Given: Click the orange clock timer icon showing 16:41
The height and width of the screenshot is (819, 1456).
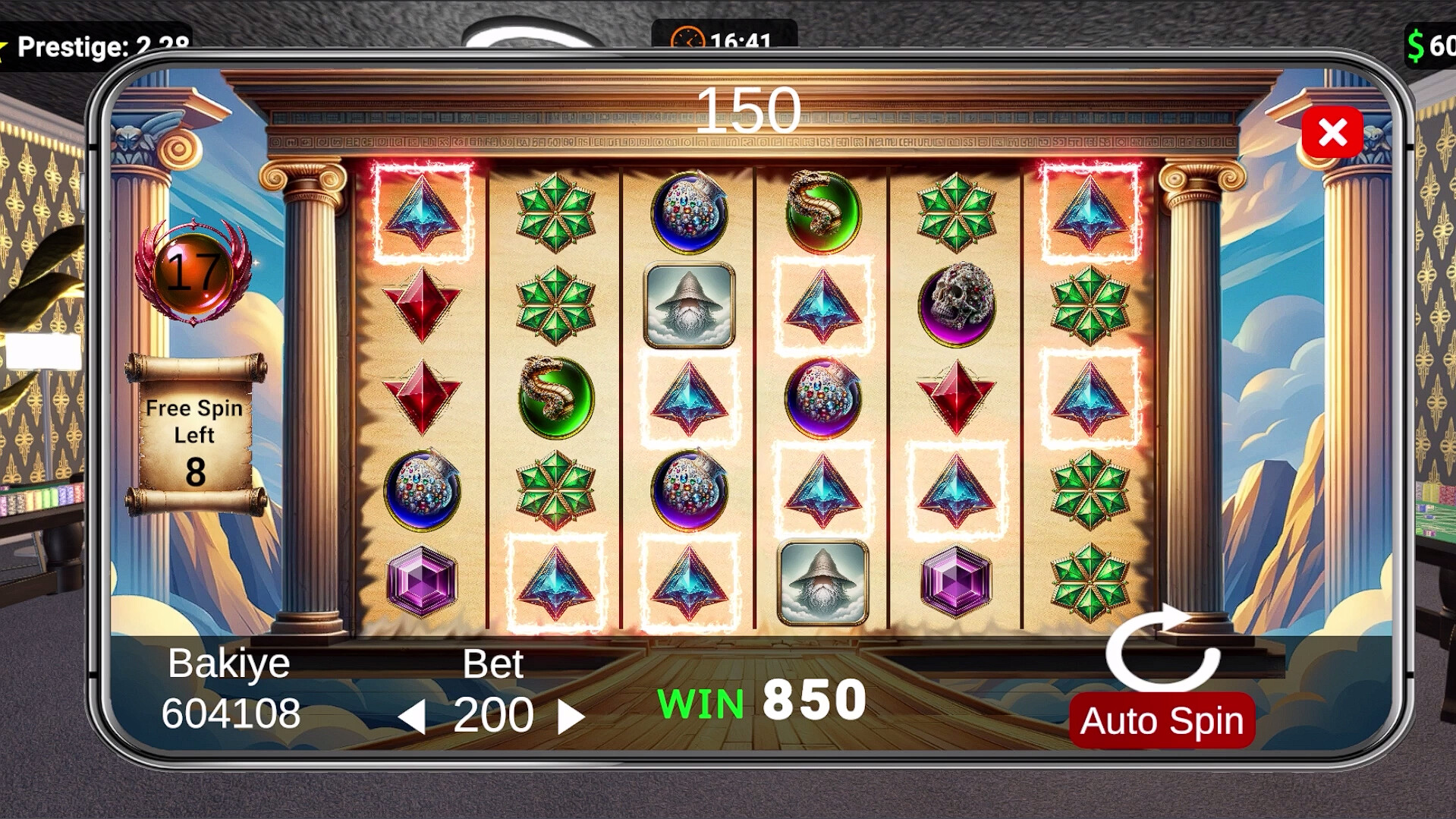Looking at the screenshot, I should pyautogui.click(x=690, y=36).
